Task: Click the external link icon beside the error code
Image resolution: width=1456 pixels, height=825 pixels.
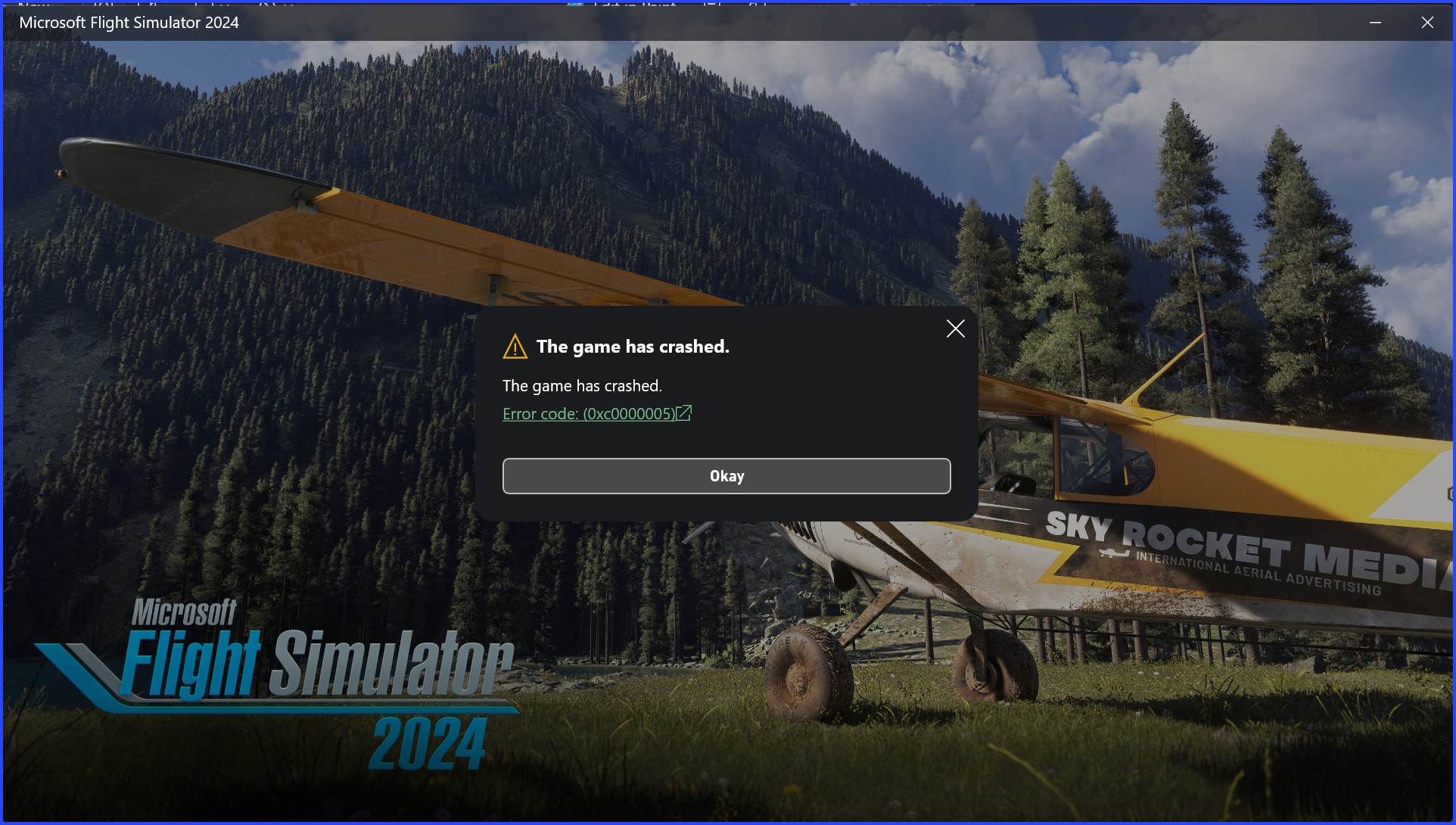Action: pyautogui.click(x=685, y=413)
